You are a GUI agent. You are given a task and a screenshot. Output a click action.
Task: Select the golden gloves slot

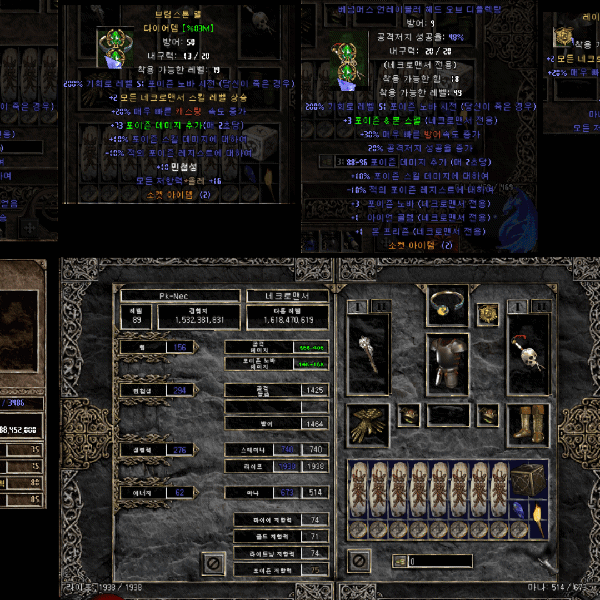click(x=368, y=425)
